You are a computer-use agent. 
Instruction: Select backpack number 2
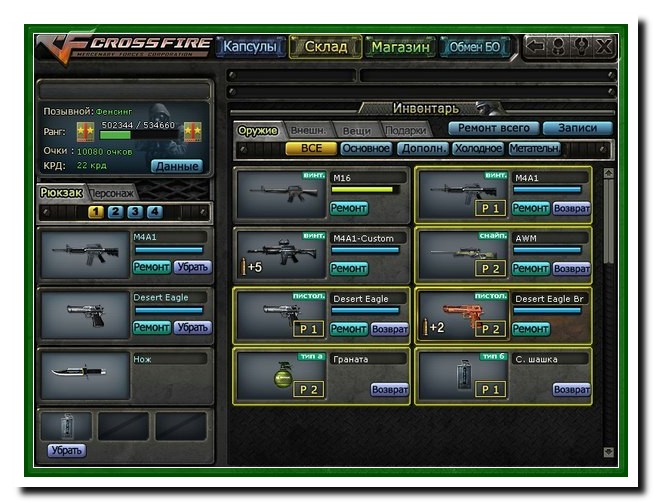click(x=116, y=212)
